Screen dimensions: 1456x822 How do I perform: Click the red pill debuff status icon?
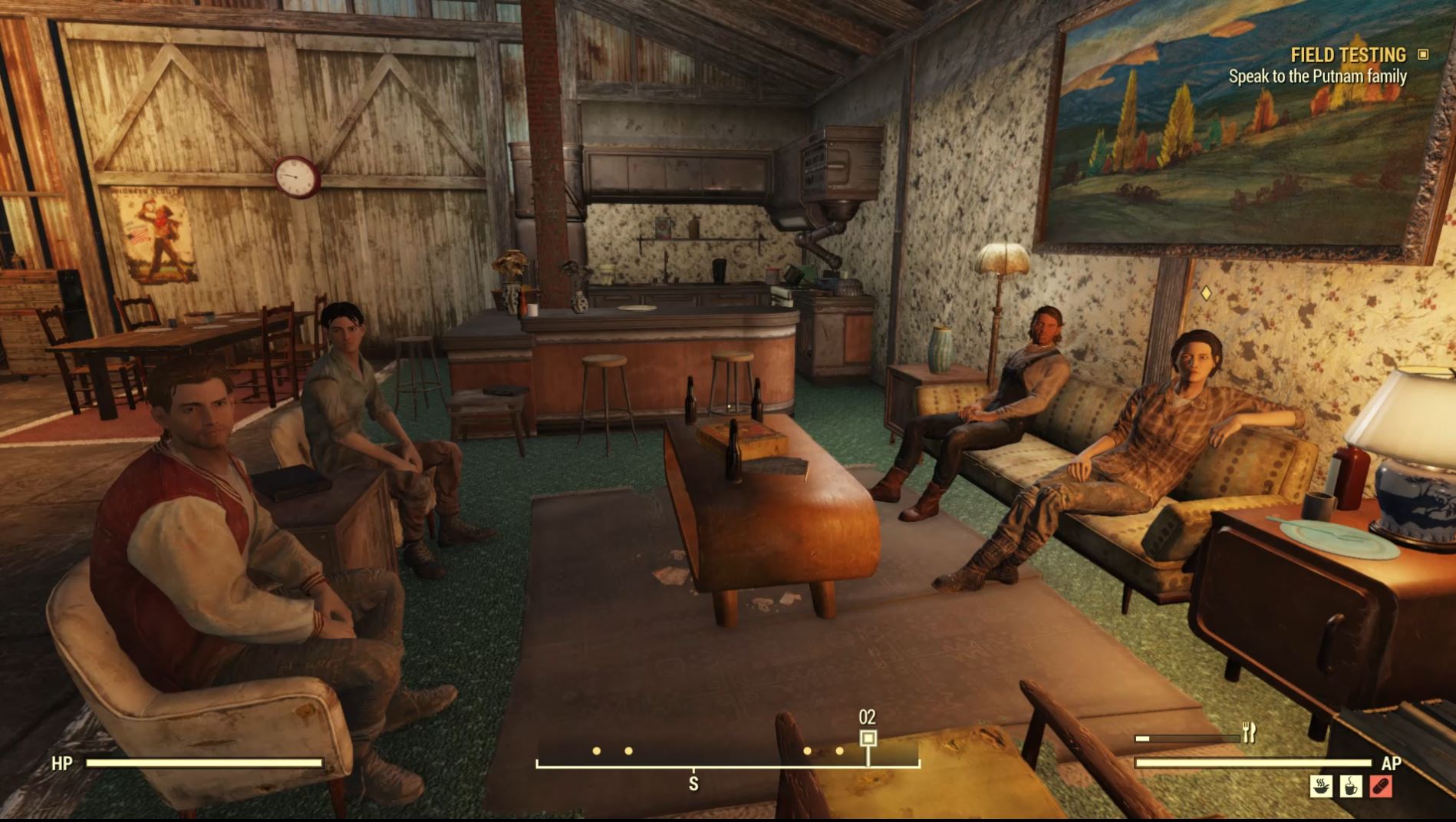1382,786
